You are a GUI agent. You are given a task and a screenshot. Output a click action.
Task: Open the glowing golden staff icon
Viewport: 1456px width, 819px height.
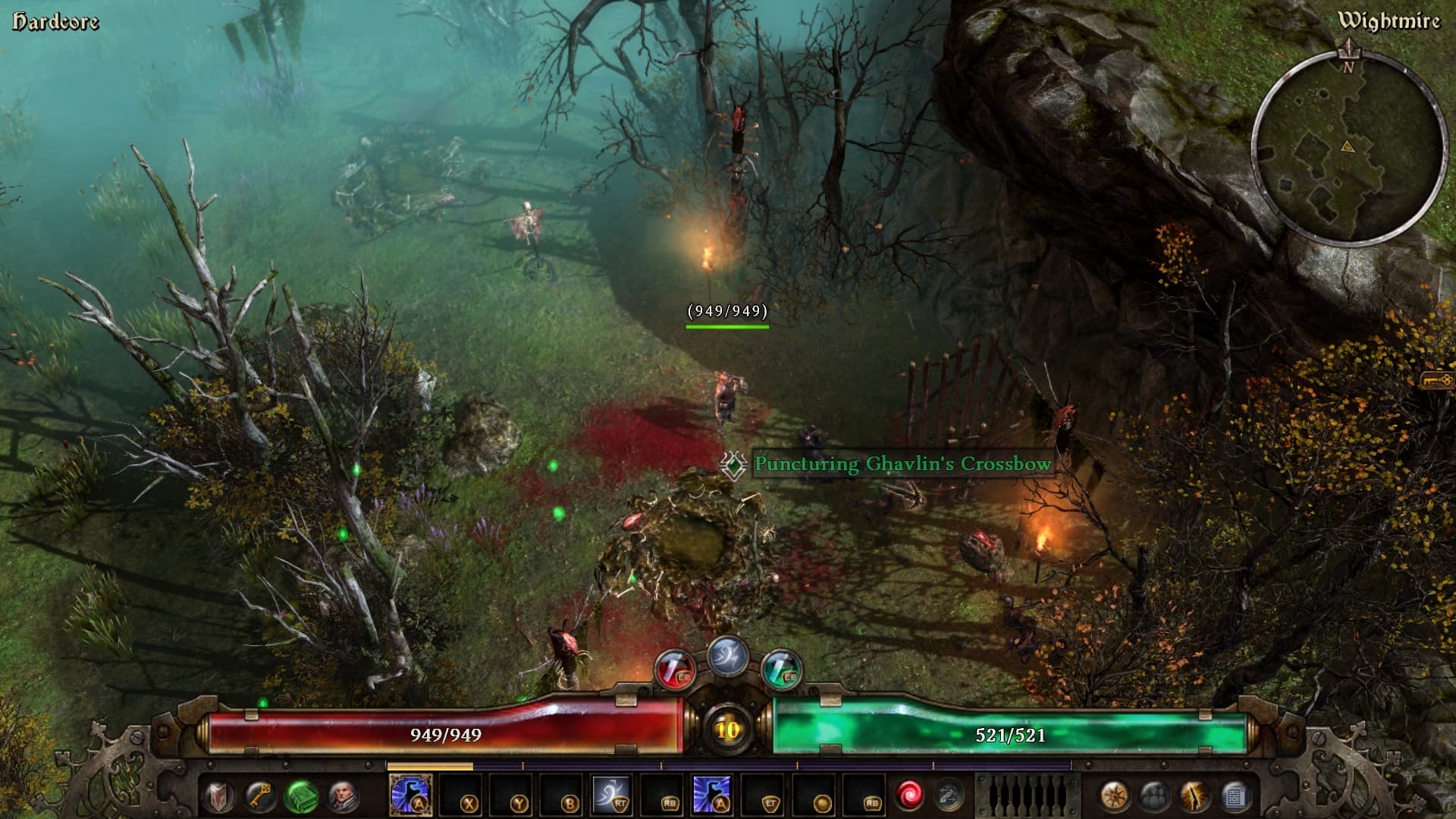pyautogui.click(x=1194, y=796)
